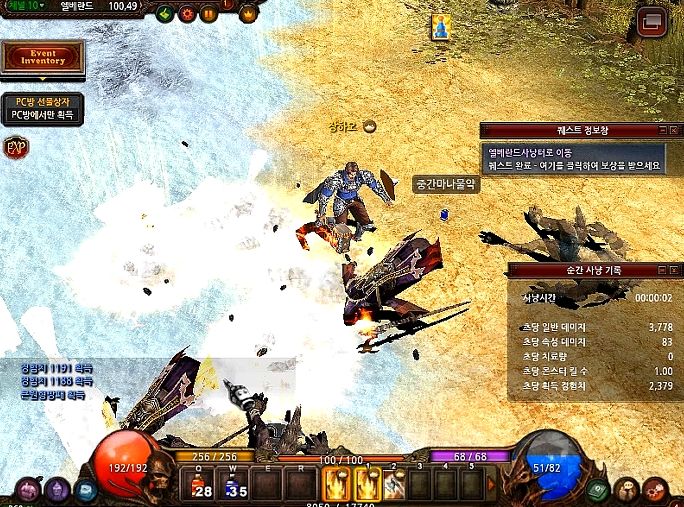Image resolution: width=684 pixels, height=507 pixels.
Task: Open the EXP badge icon
Action: click(15, 148)
